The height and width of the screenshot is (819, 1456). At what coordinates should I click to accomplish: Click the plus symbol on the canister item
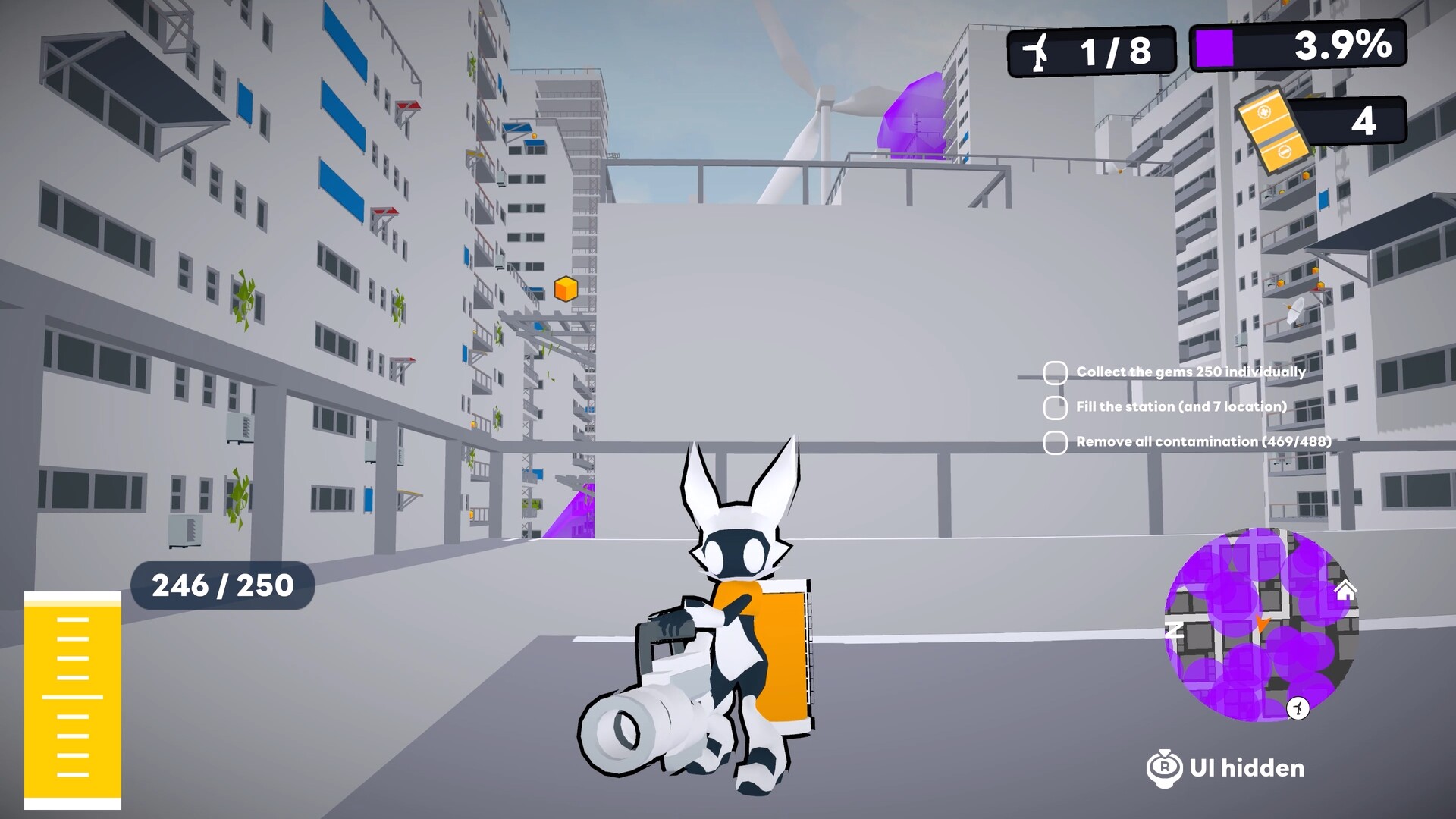pos(1264,113)
